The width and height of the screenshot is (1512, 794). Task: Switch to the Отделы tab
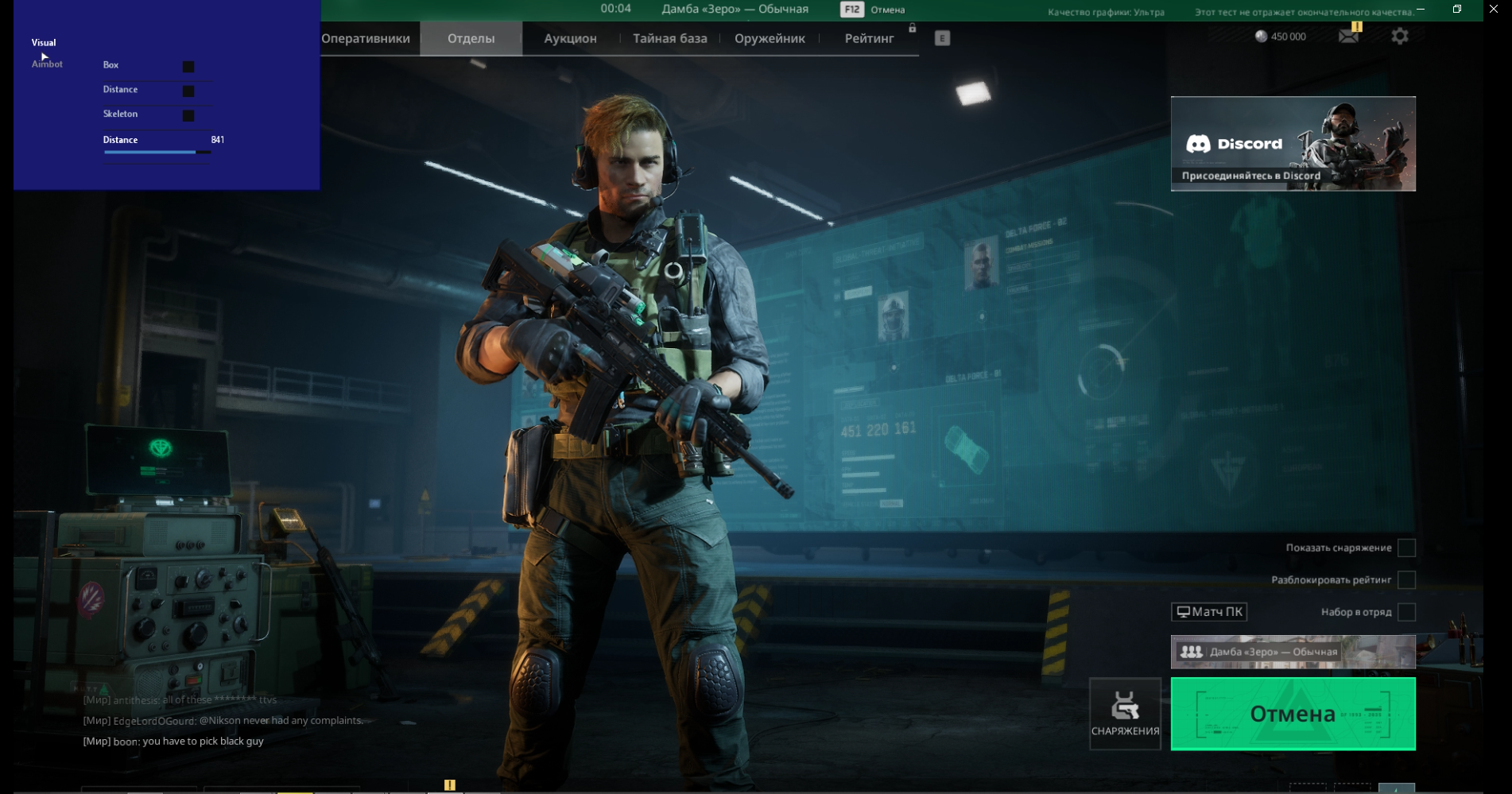[x=471, y=38]
